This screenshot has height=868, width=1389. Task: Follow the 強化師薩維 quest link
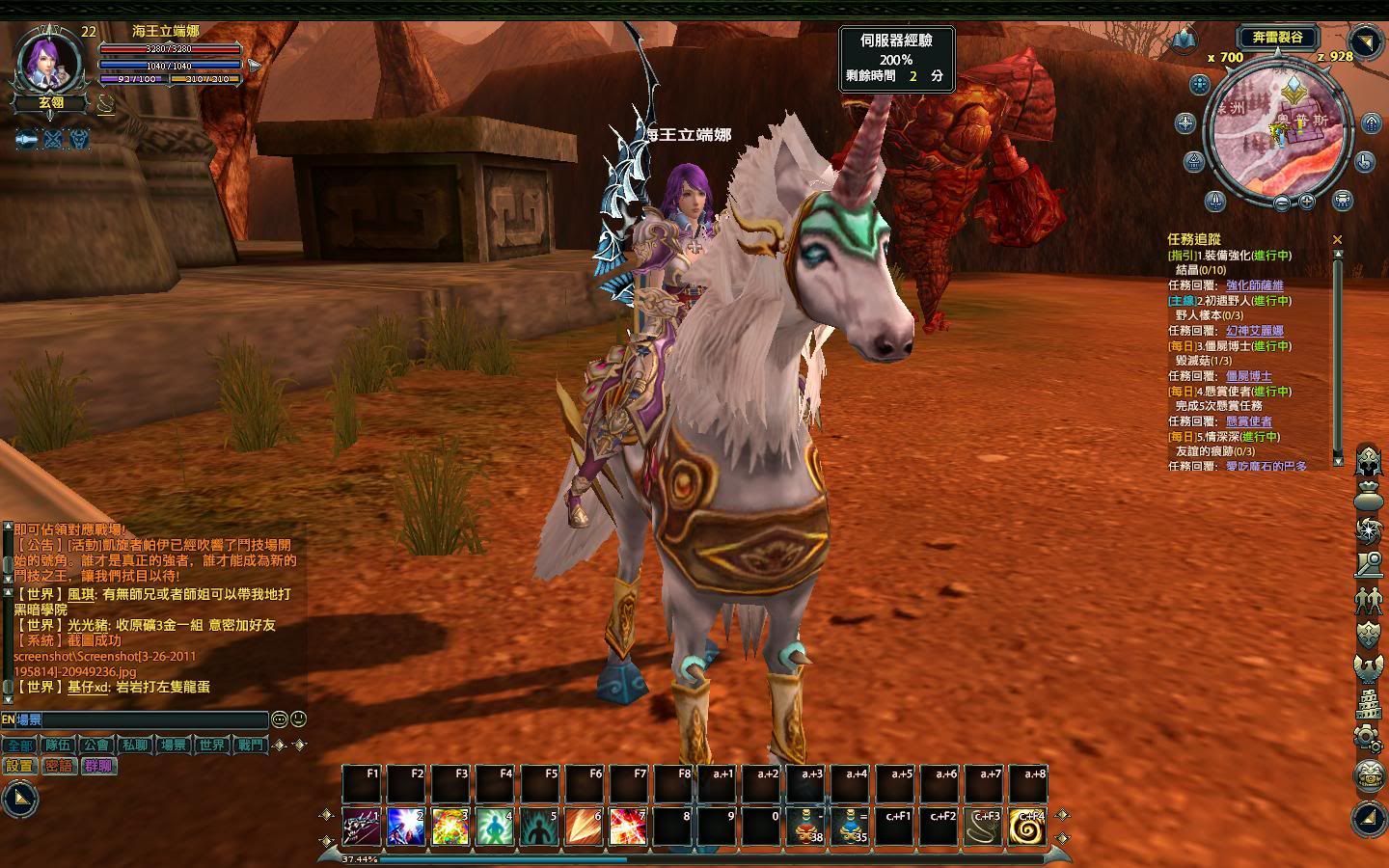(x=1254, y=285)
